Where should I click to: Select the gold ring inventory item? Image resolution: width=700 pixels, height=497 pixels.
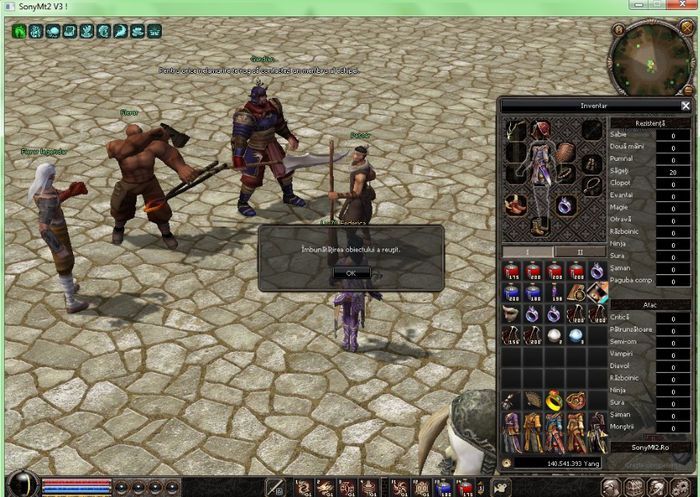click(x=554, y=399)
